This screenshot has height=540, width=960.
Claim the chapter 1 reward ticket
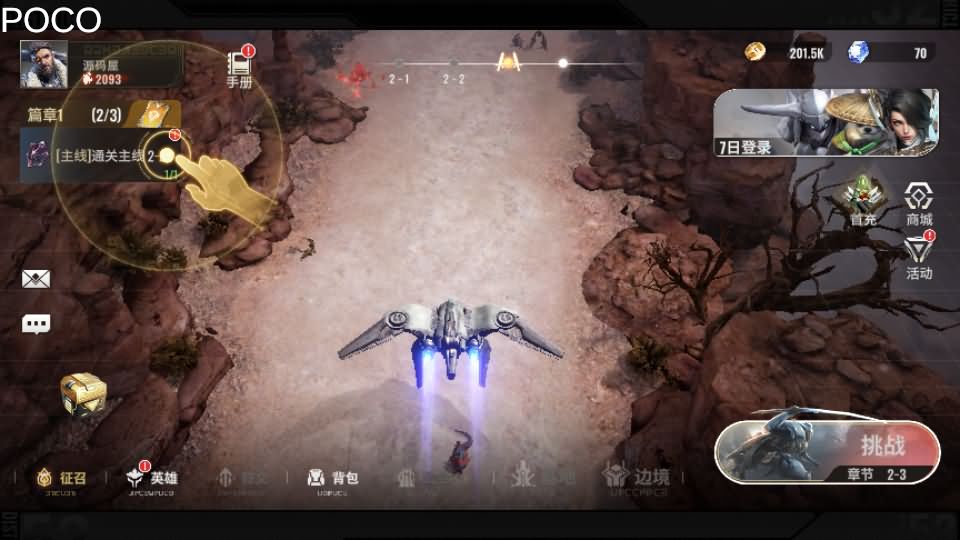click(x=151, y=114)
